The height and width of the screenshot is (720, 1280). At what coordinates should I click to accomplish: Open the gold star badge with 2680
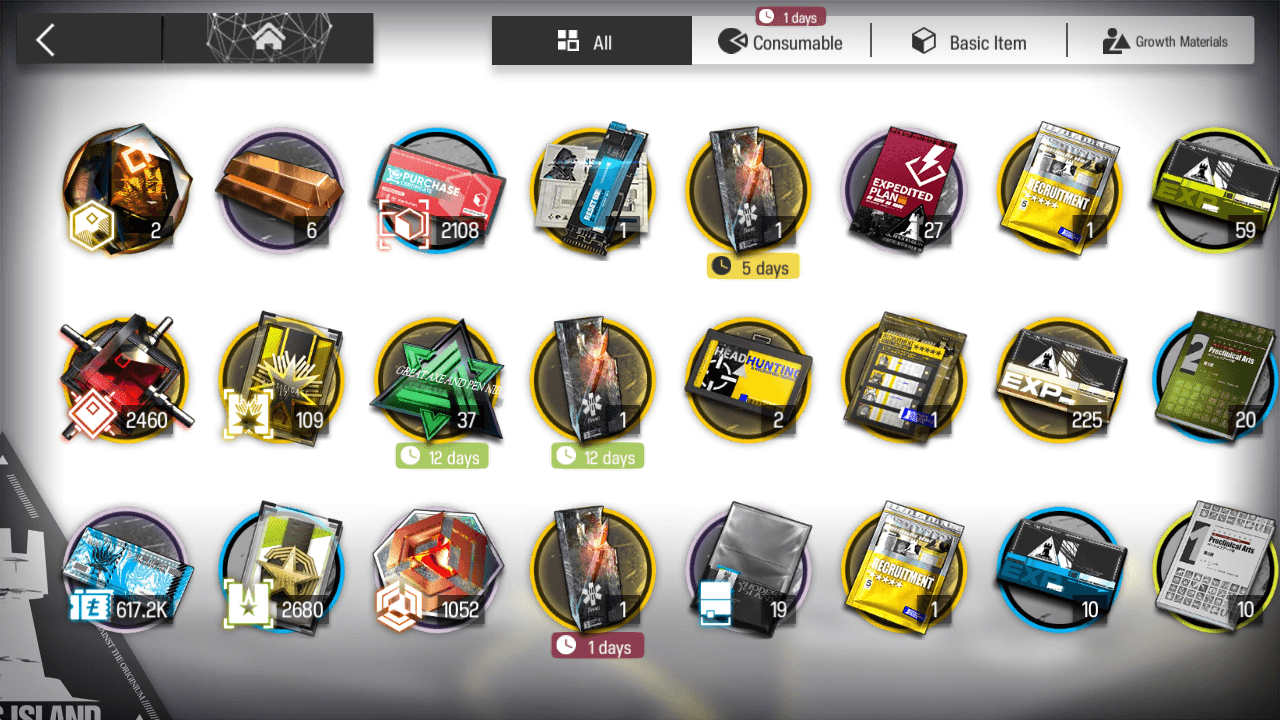point(280,568)
